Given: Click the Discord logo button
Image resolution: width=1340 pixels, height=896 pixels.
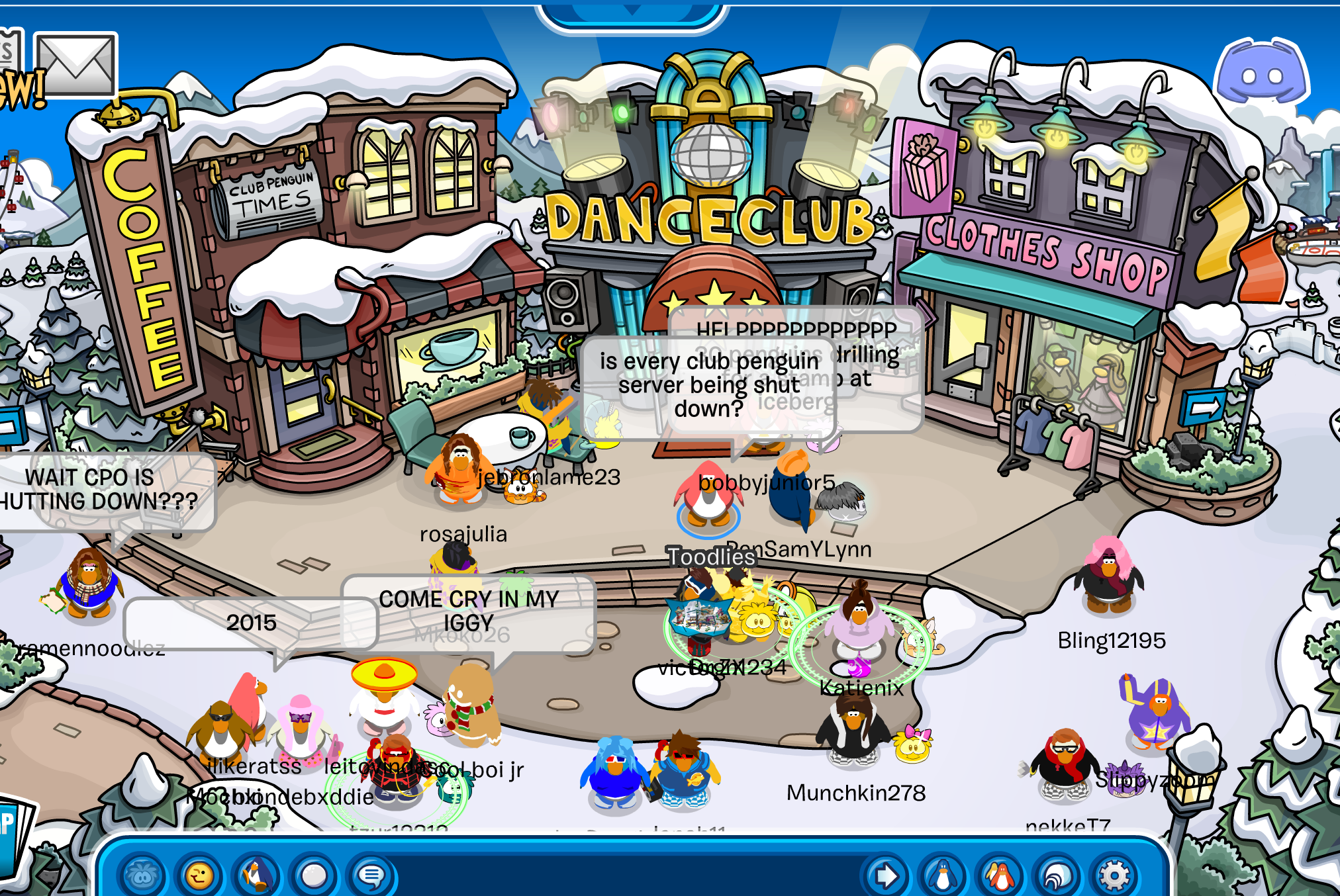Looking at the screenshot, I should point(1261,73).
